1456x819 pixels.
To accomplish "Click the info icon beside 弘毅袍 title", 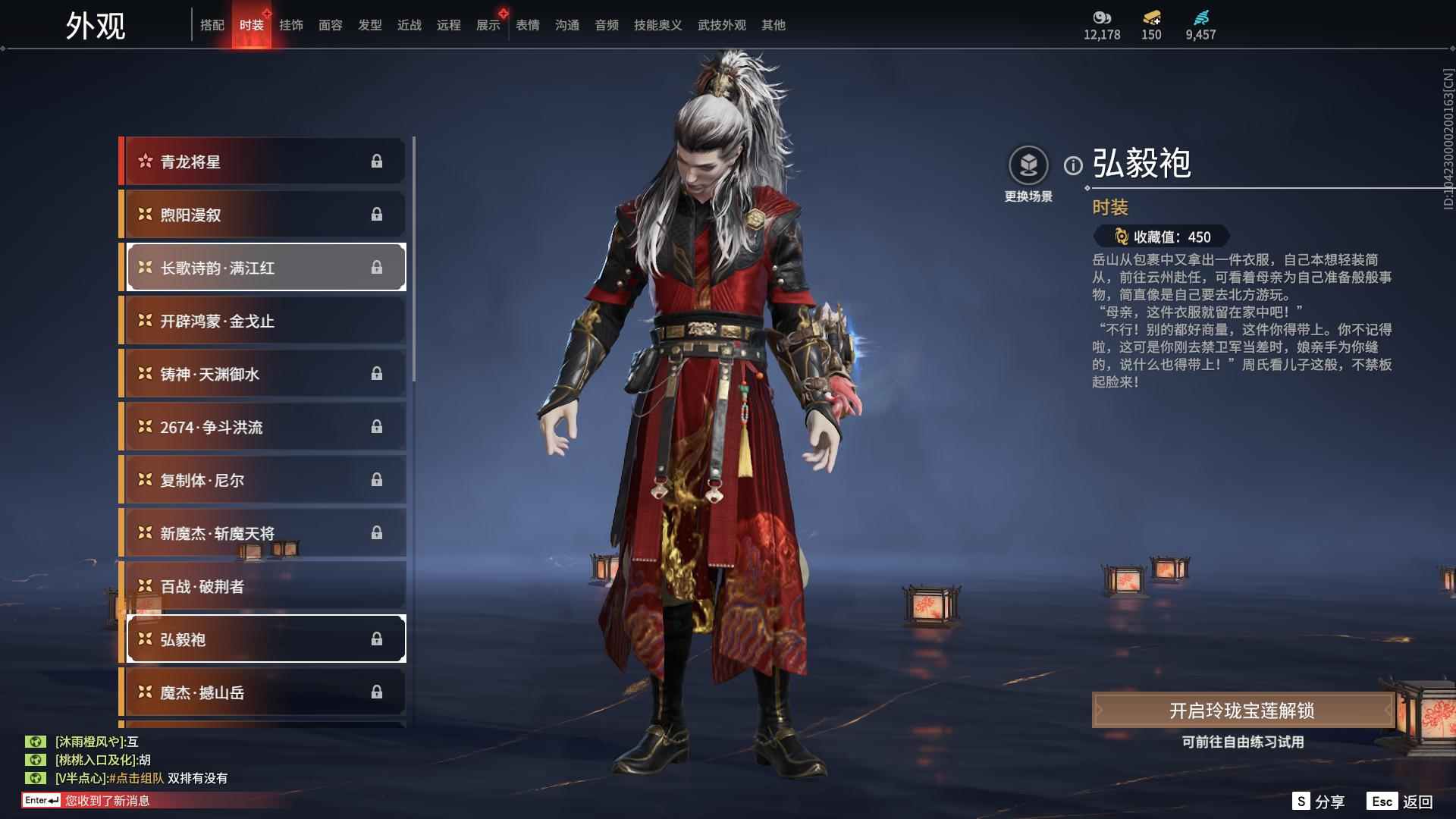I will [1072, 164].
